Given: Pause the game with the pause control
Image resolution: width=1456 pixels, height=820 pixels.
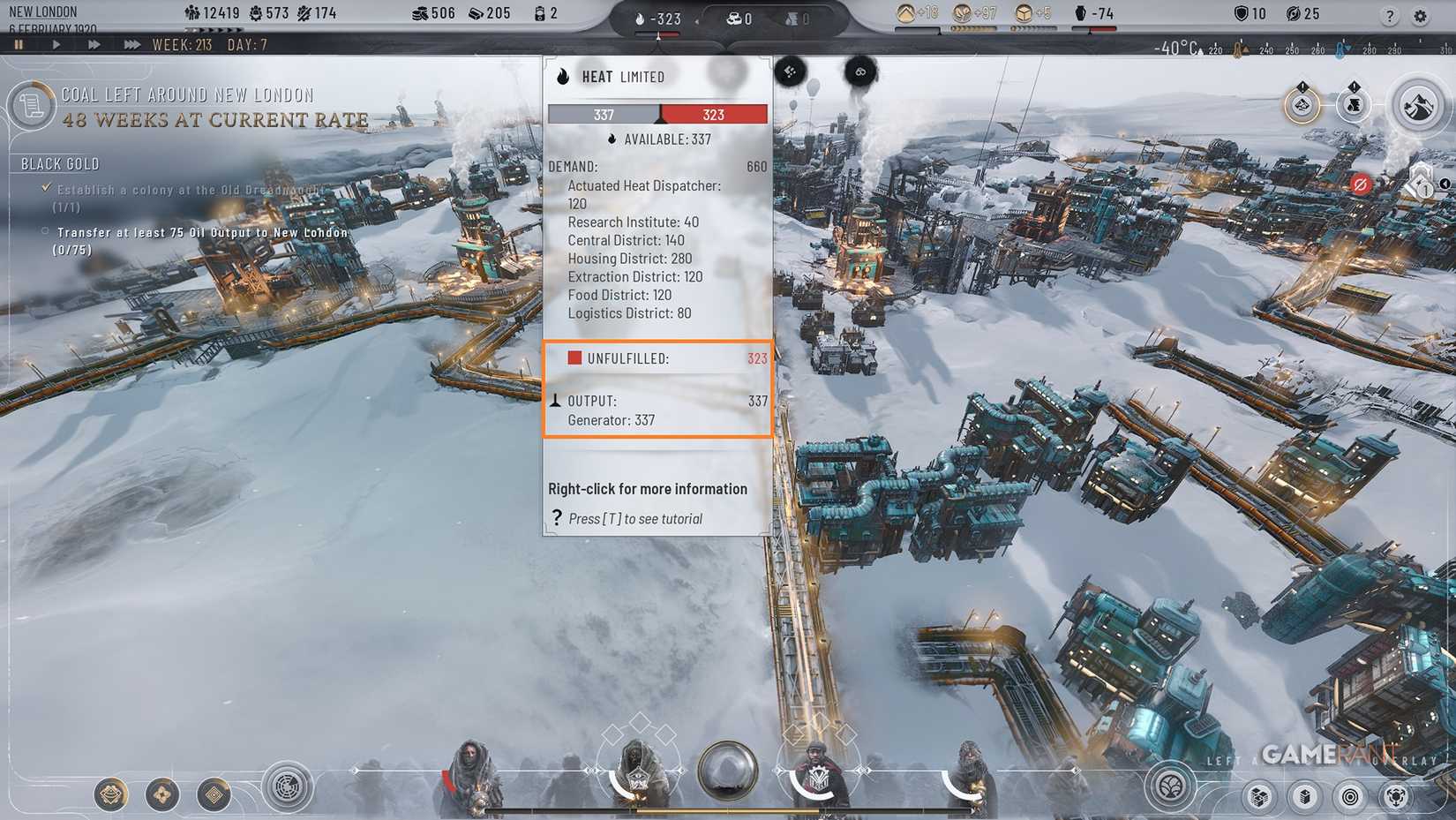Looking at the screenshot, I should [19, 44].
